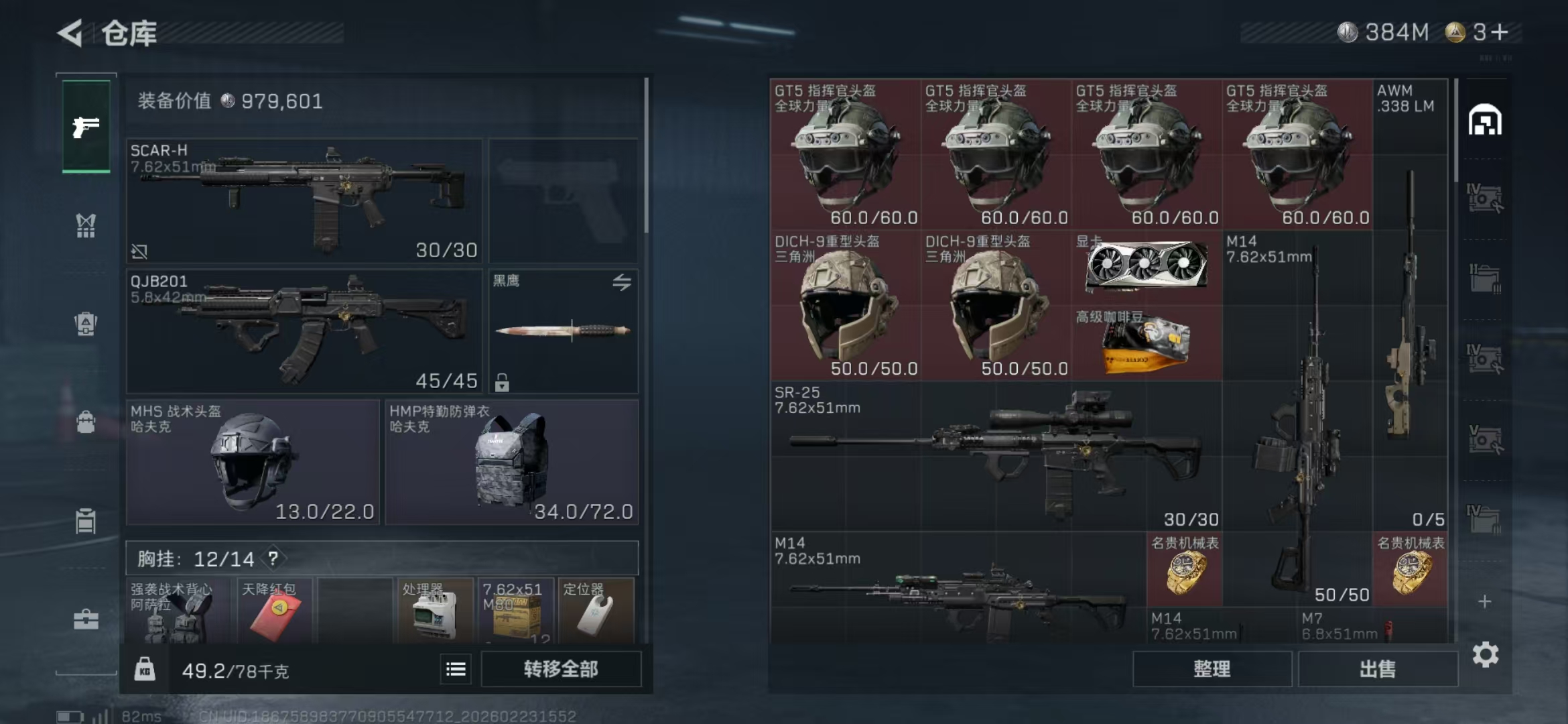Select the MHS 战术头盔 helmet slot
Screen dimensions: 1568x724
(253, 462)
